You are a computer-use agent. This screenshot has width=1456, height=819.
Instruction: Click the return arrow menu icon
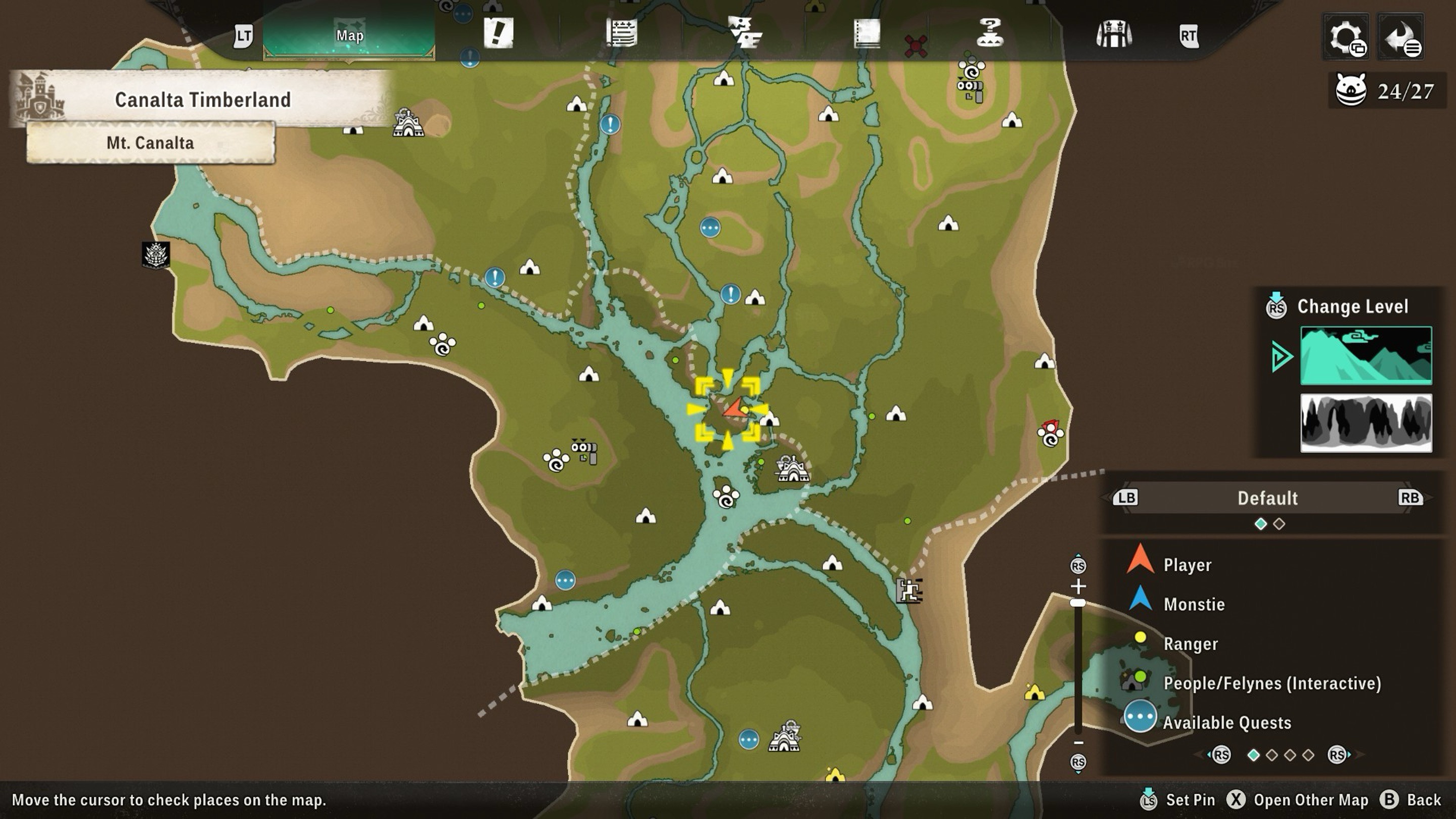1400,37
